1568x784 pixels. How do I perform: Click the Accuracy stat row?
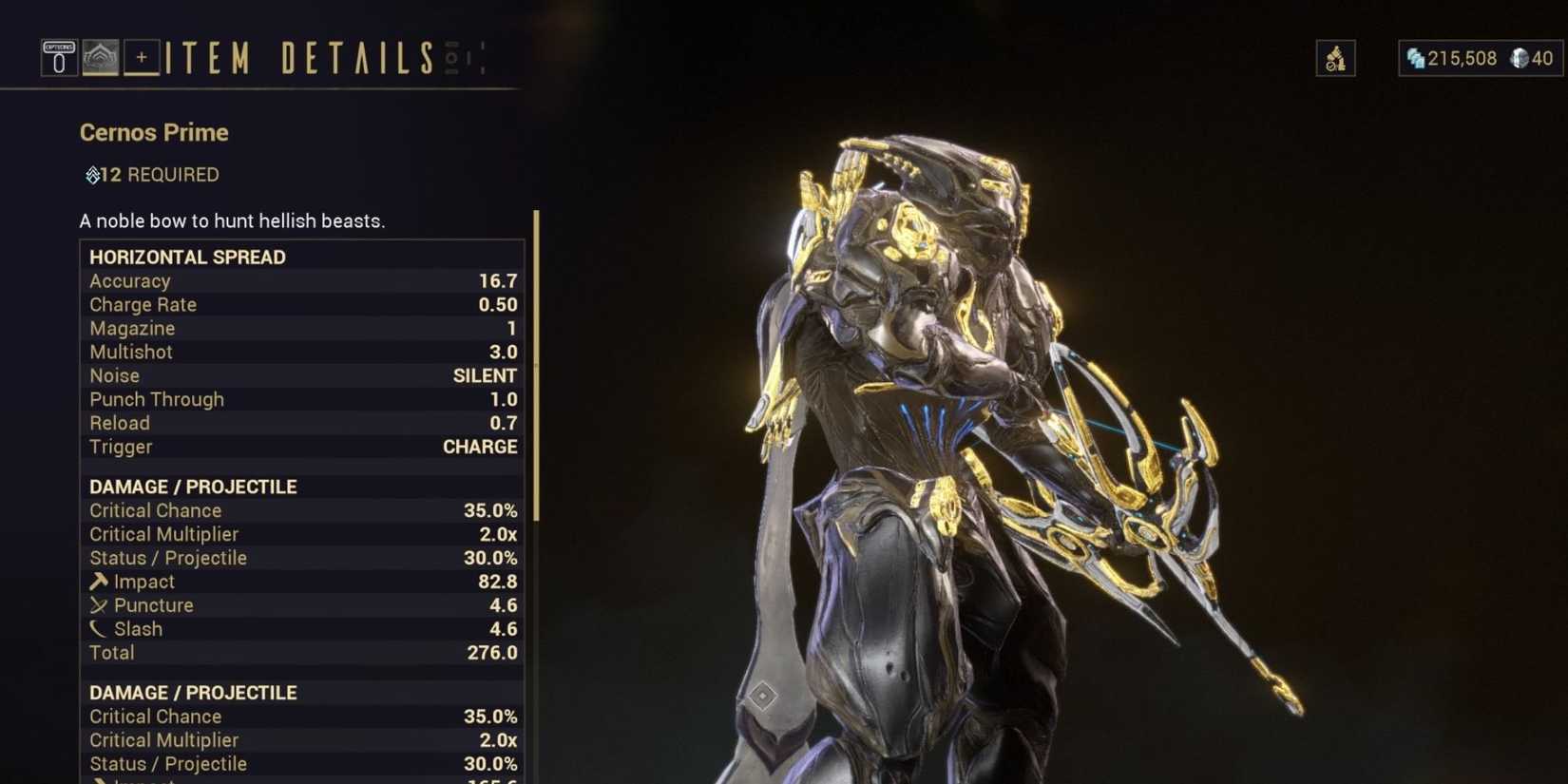(285, 280)
